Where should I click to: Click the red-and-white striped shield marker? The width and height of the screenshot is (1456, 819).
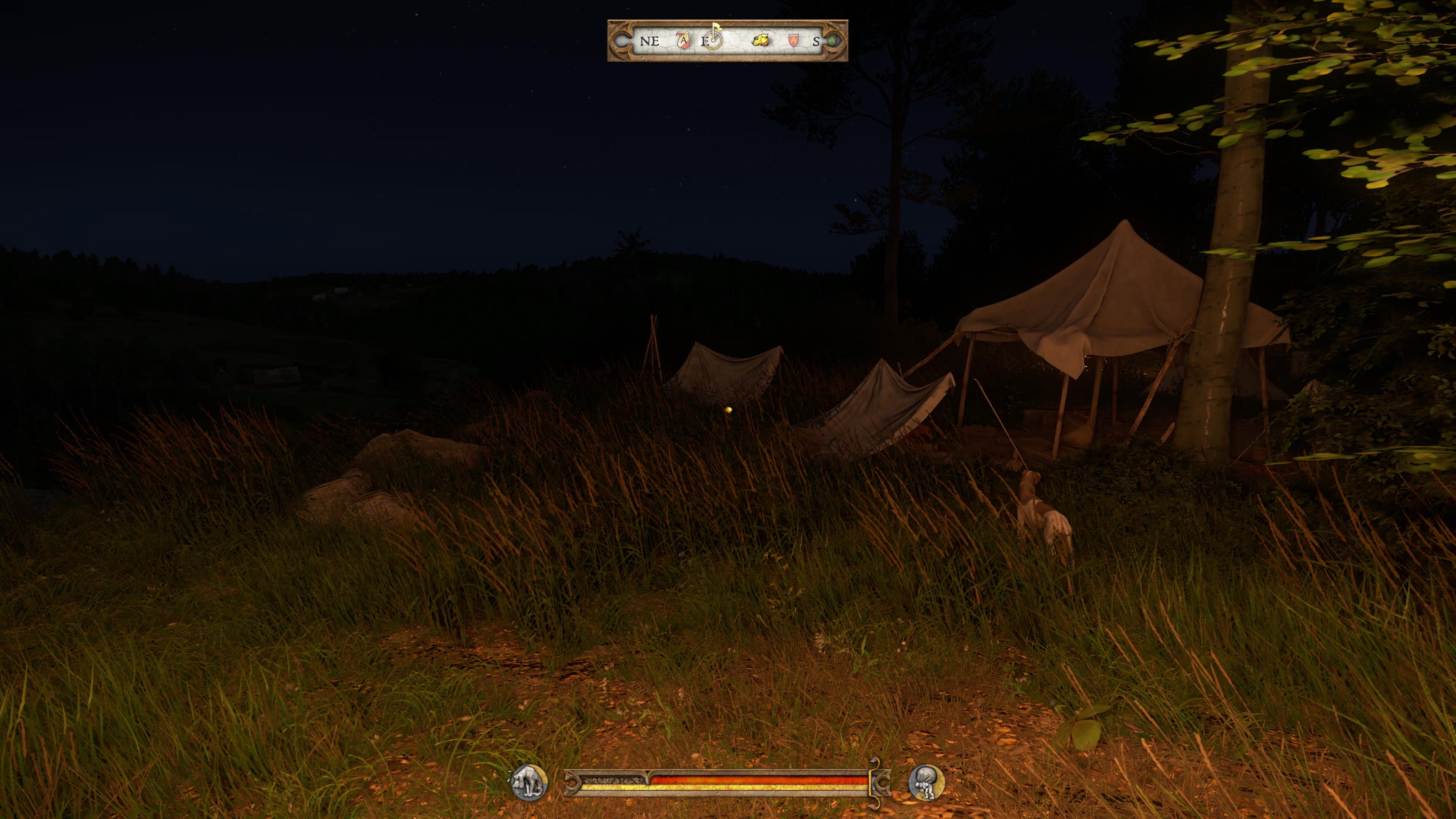684,41
